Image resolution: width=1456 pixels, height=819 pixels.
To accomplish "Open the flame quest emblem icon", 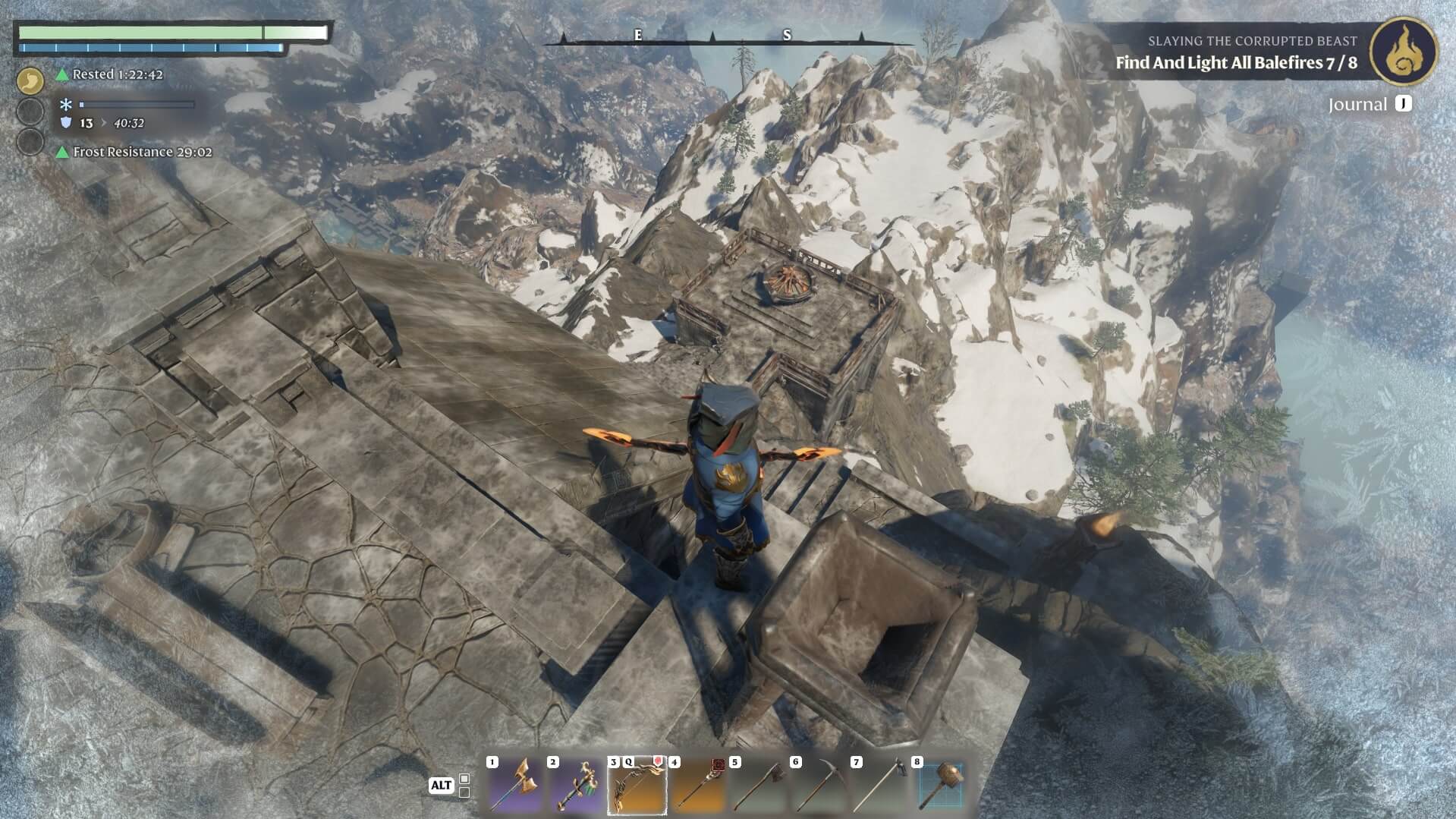I will pyautogui.click(x=1403, y=51).
